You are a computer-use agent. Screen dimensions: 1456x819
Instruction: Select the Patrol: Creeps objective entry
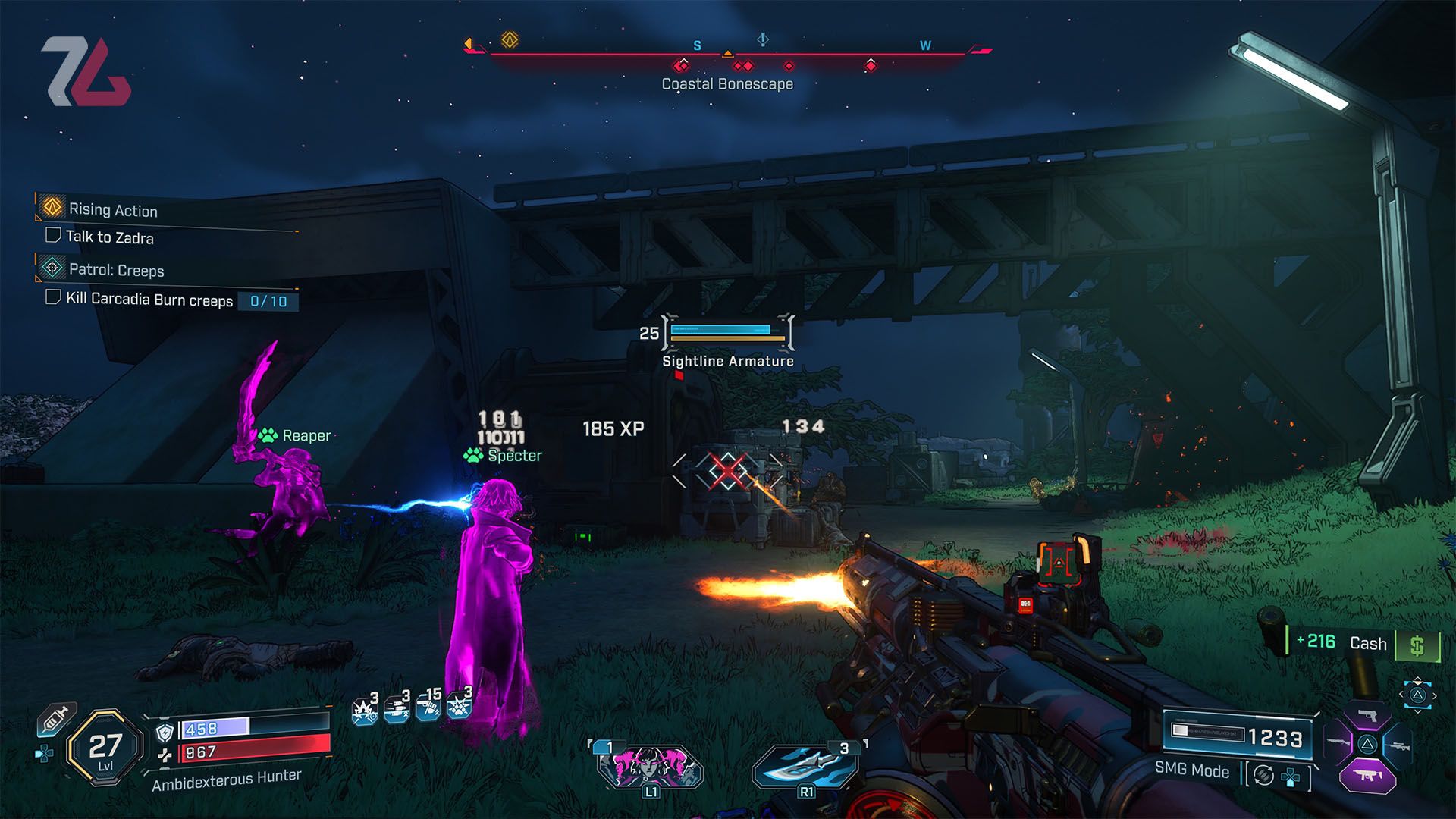115,270
